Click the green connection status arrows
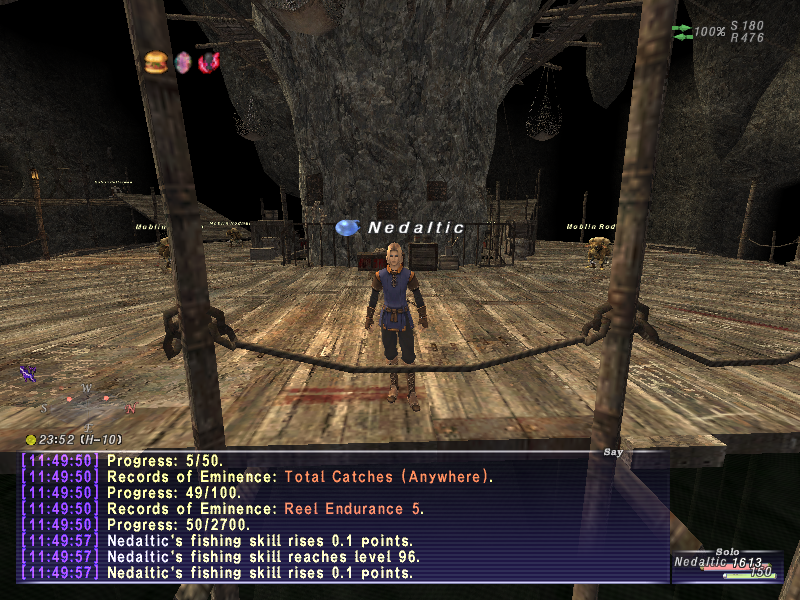Viewport: 800px width, 600px height. (x=682, y=32)
